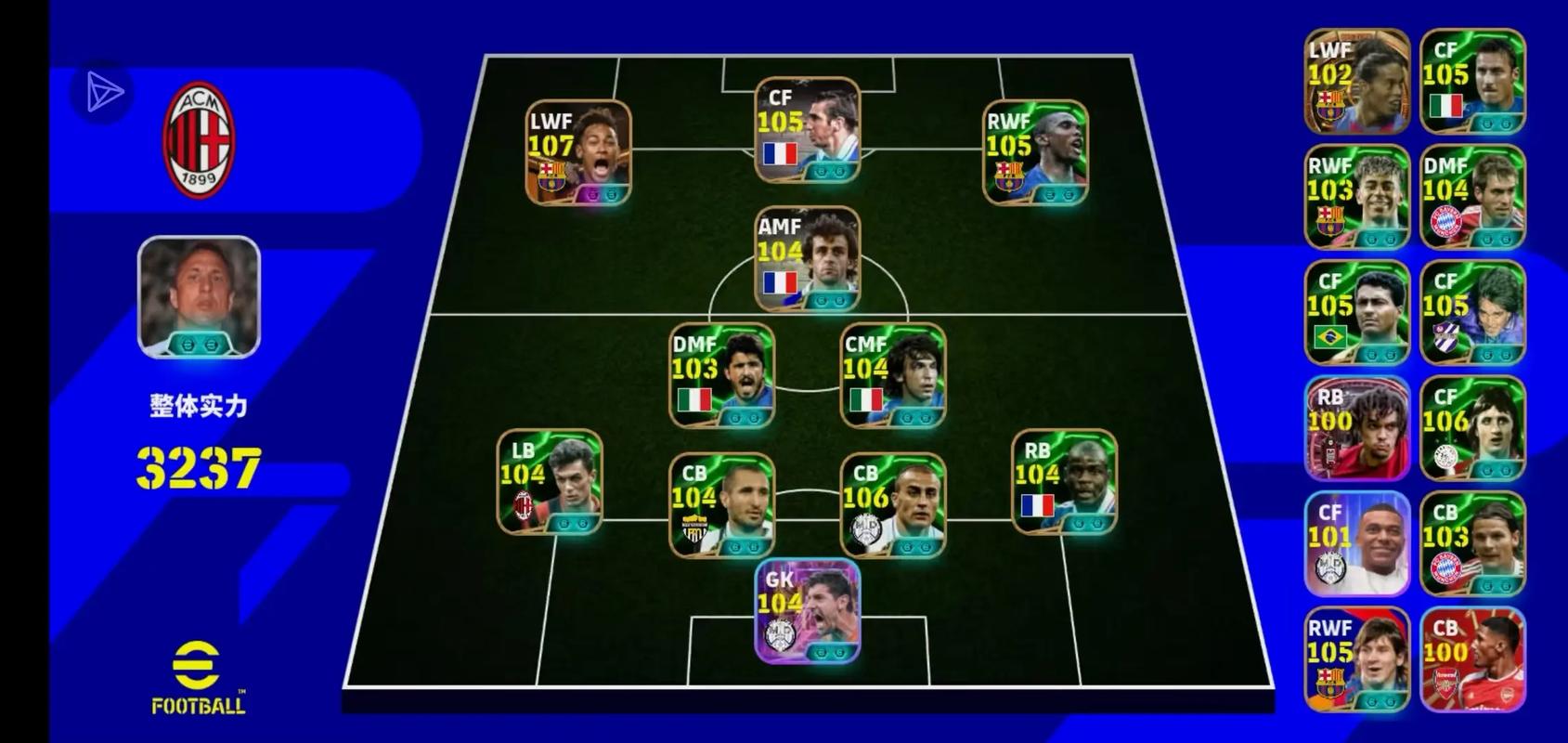Choose the CF 101 substitute card

pyautogui.click(x=1356, y=543)
